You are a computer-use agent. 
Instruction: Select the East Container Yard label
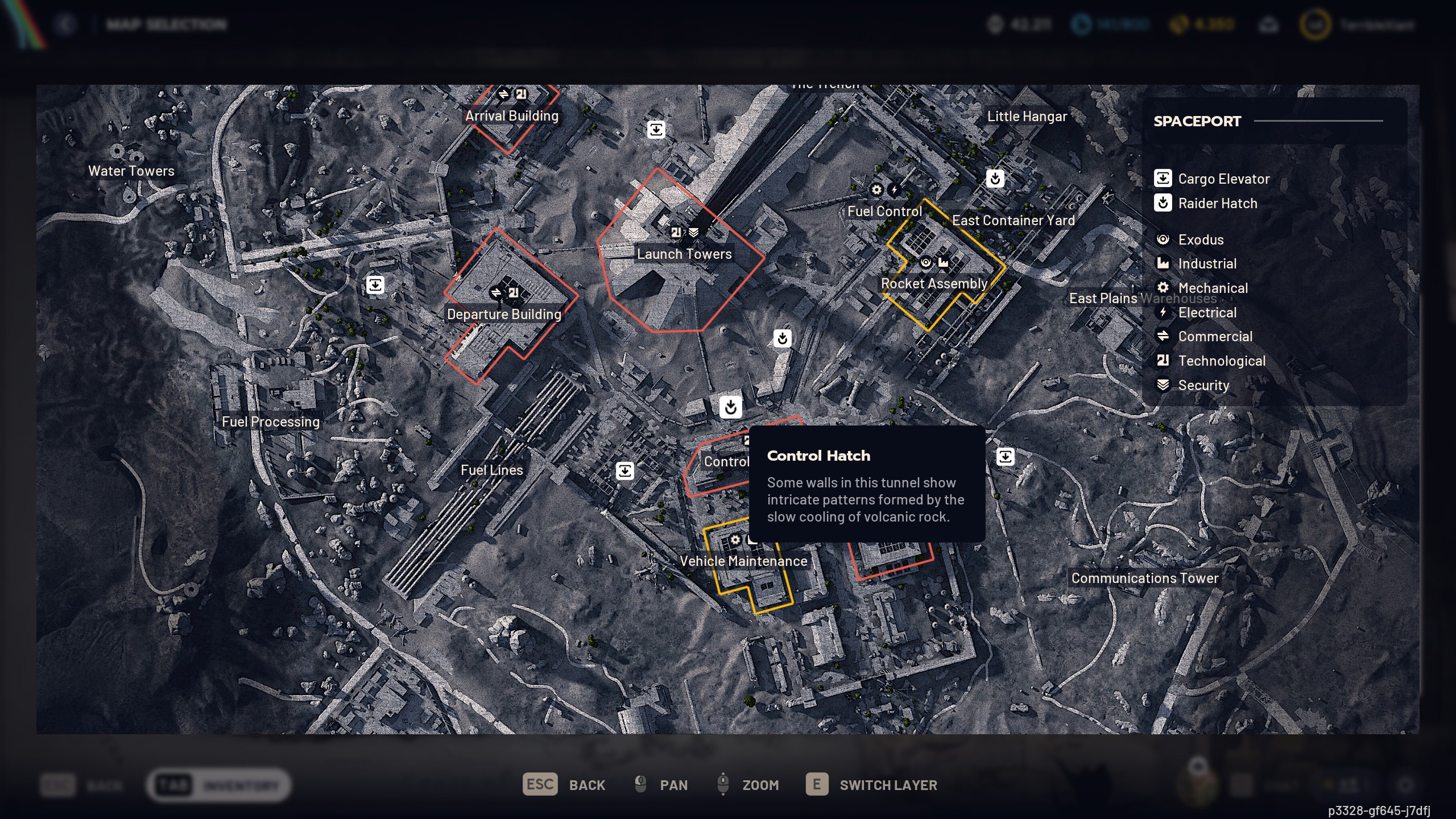coord(1014,221)
